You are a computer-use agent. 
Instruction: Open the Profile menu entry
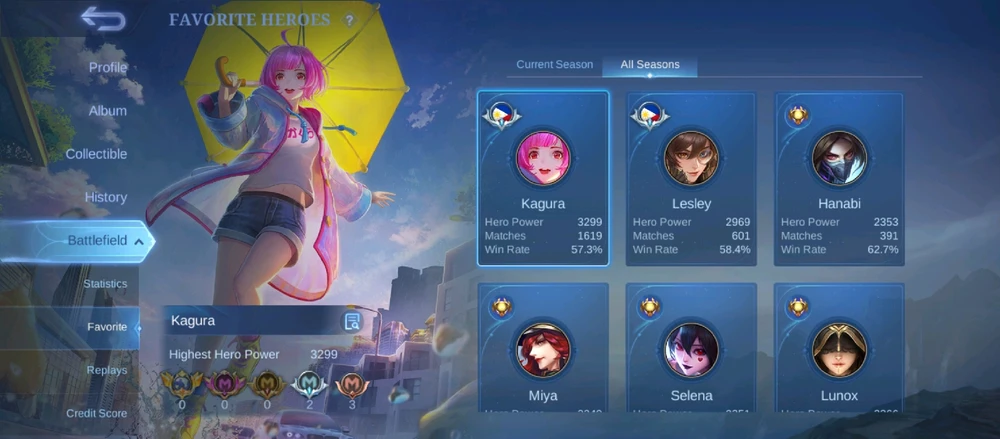(108, 67)
